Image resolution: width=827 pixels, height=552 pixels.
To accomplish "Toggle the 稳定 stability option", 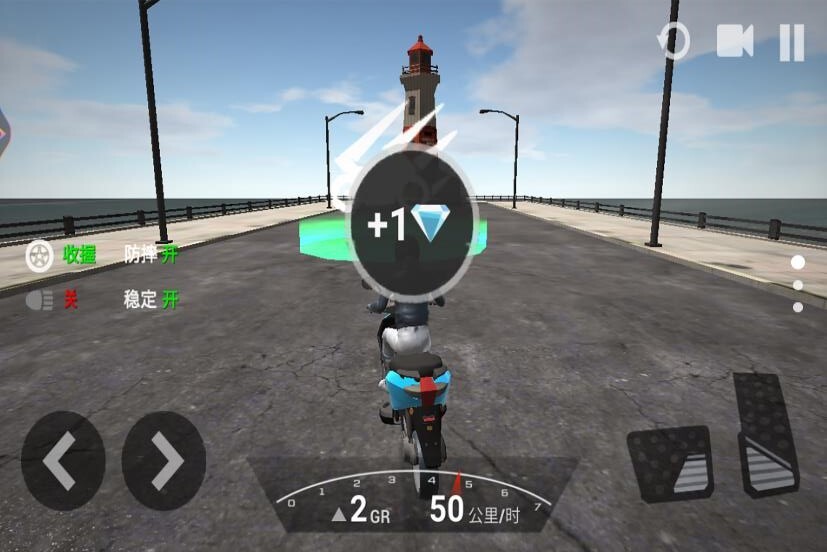I will click(x=151, y=299).
